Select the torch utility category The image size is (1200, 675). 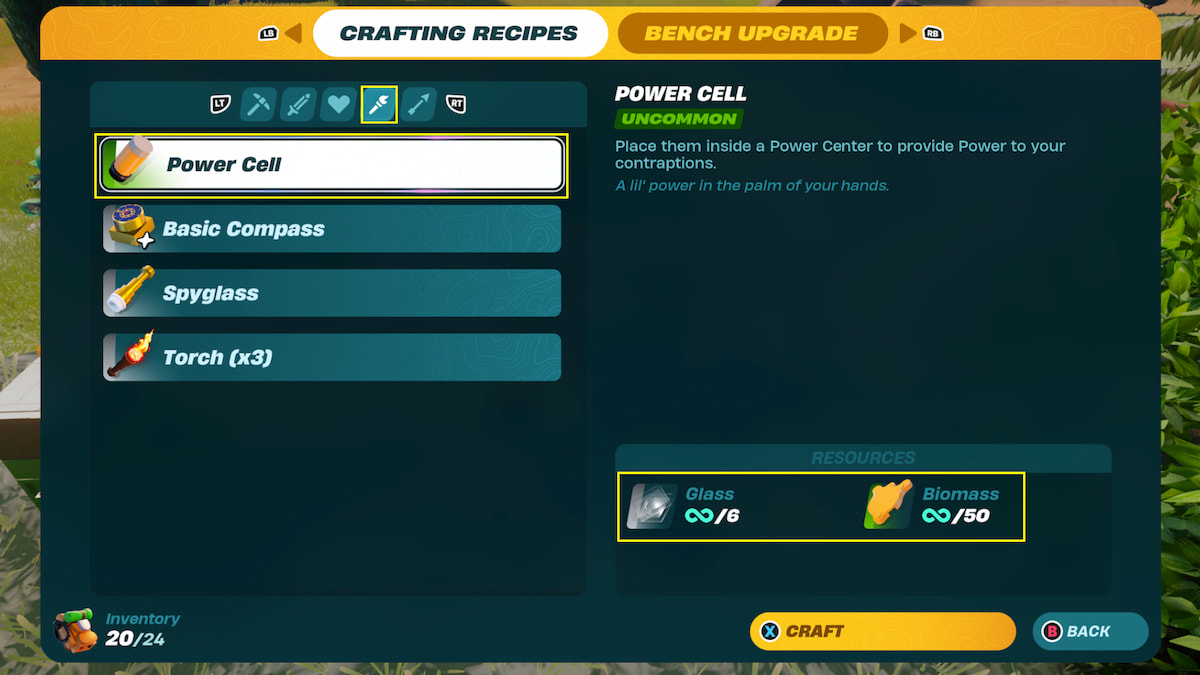(x=379, y=104)
